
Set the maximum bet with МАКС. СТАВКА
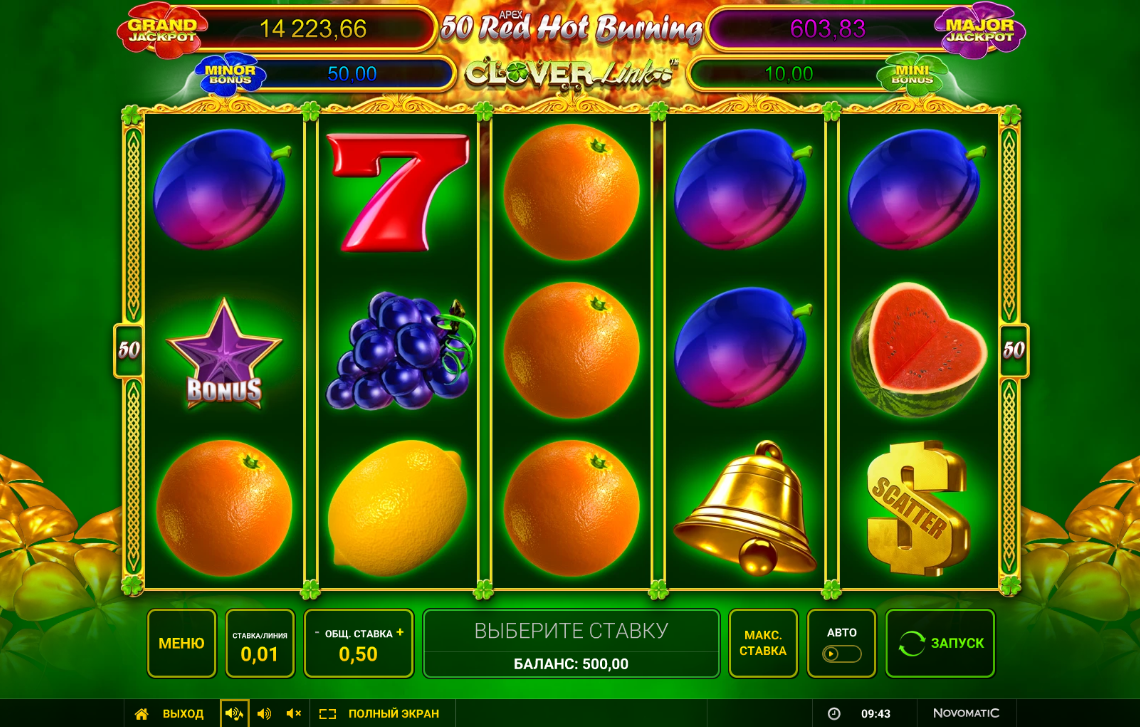coord(763,643)
